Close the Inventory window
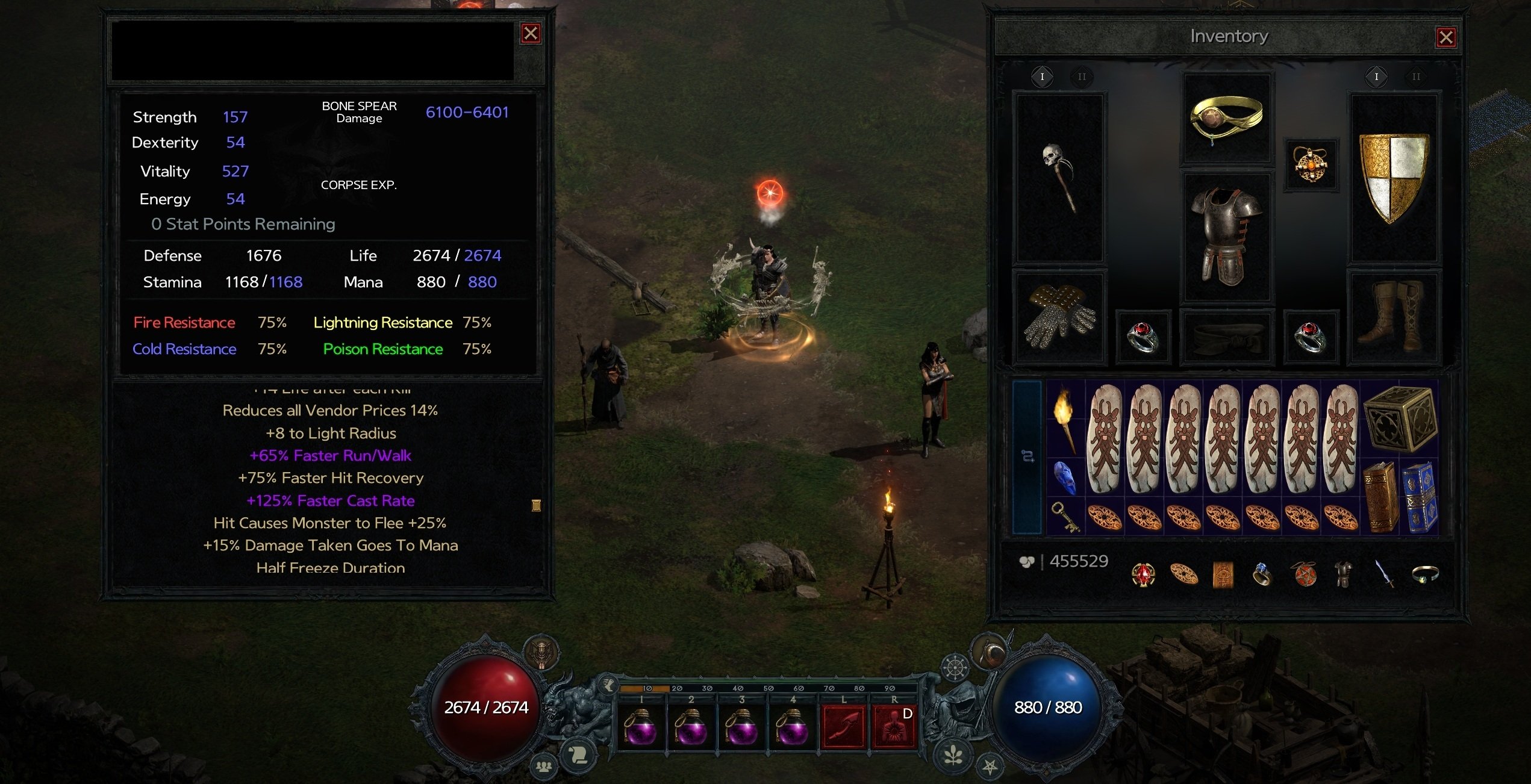This screenshot has width=1531, height=784. pos(1446,37)
